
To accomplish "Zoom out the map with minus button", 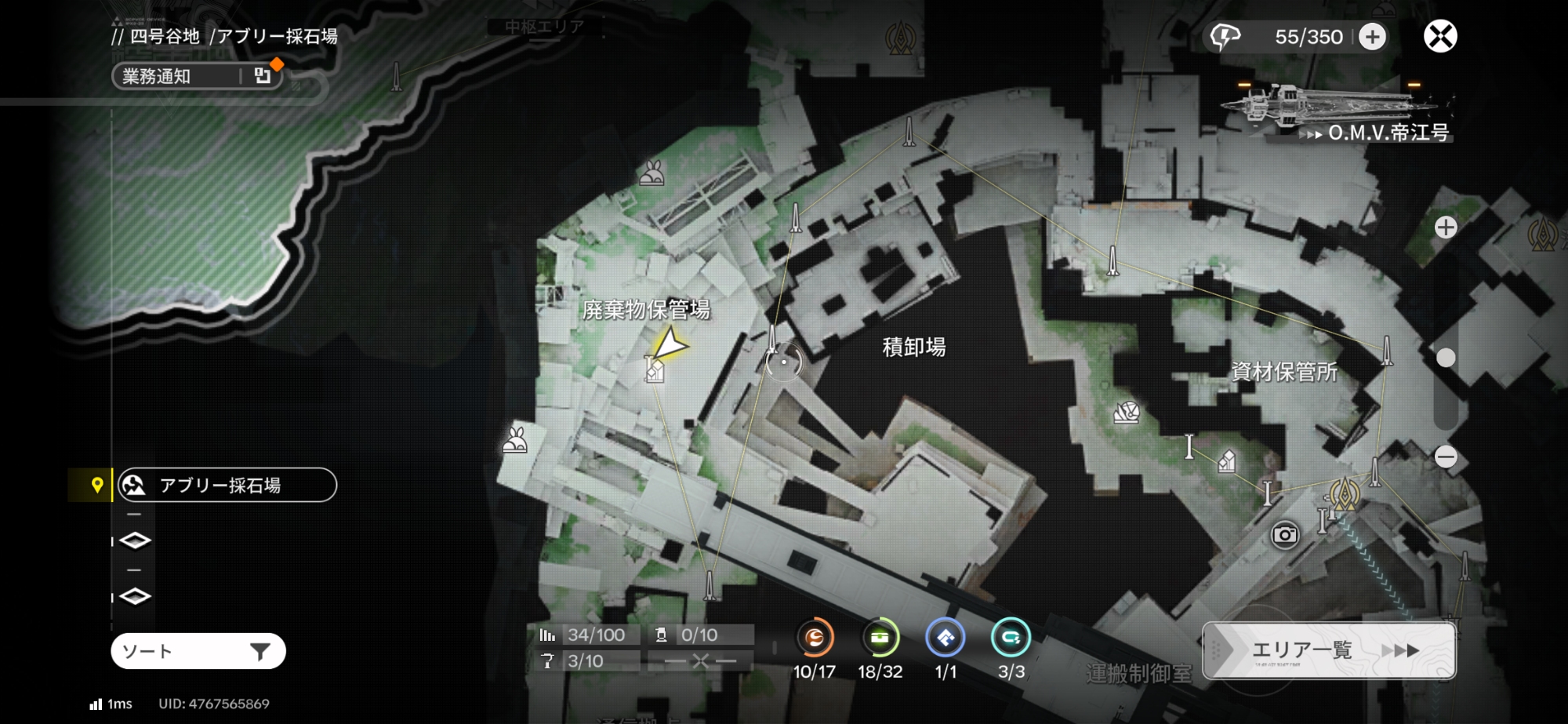I will 1446,457.
